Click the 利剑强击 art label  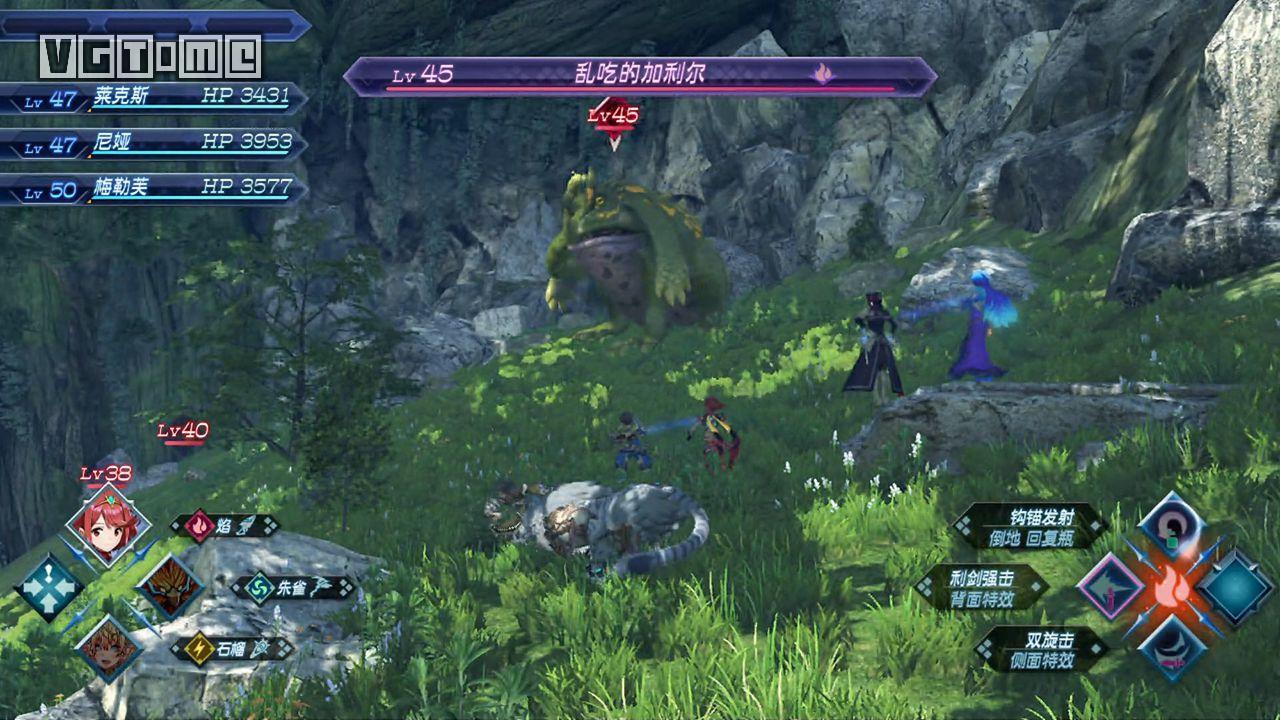(983, 586)
